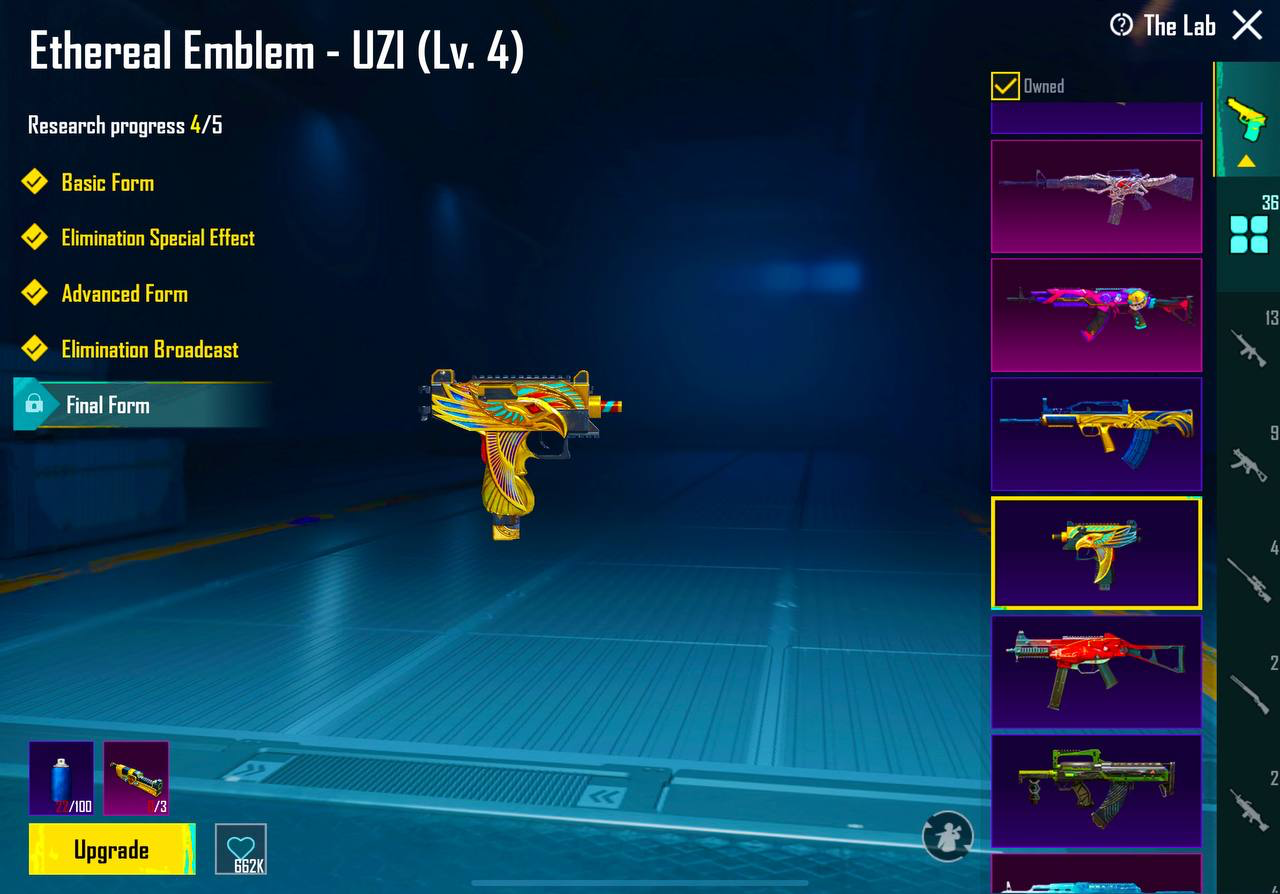This screenshot has width=1280, height=894.
Task: Select the blue paint spray can material
Action: [x=61, y=778]
